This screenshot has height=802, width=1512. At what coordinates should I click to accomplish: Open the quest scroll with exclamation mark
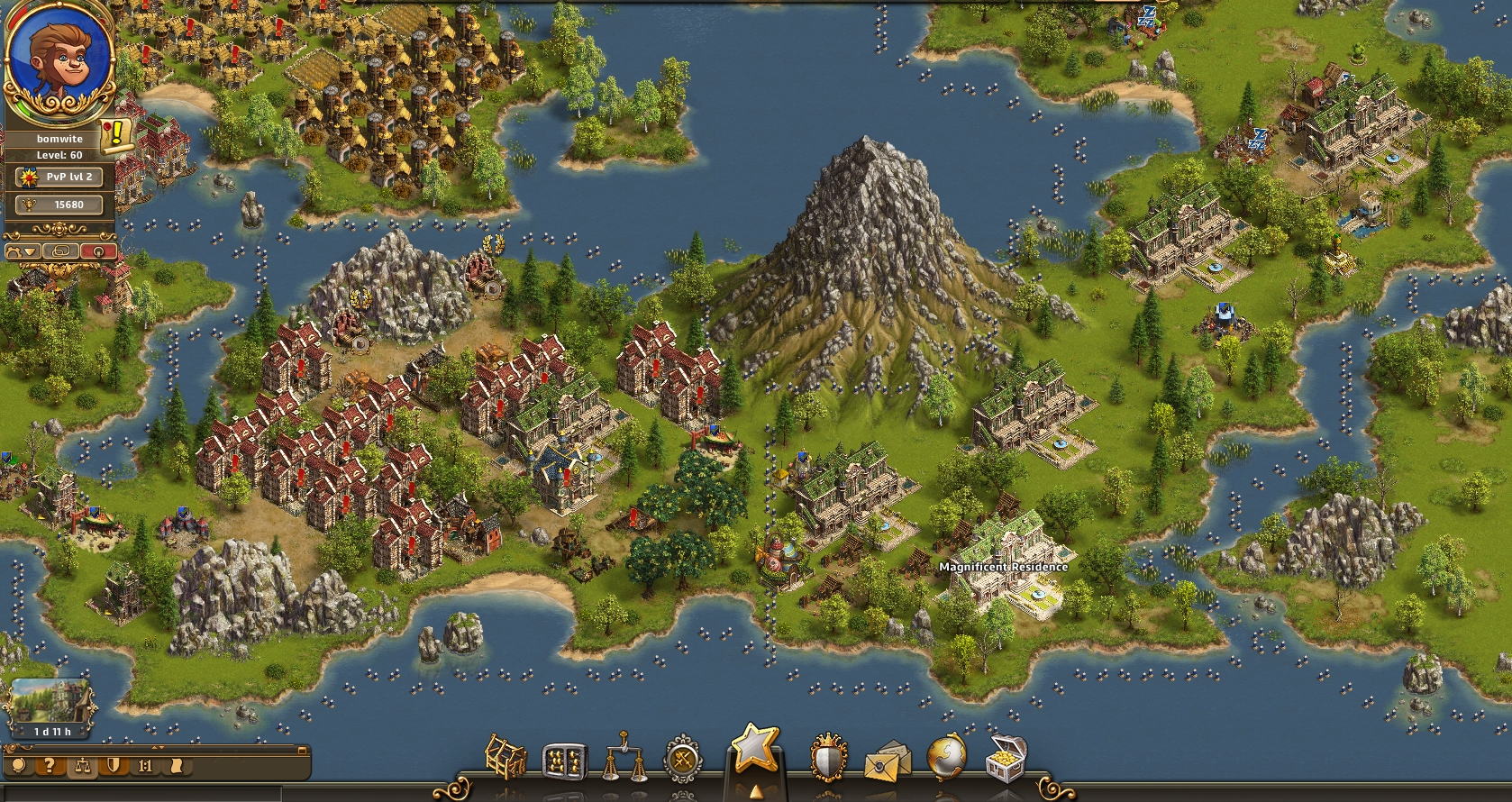[x=116, y=134]
